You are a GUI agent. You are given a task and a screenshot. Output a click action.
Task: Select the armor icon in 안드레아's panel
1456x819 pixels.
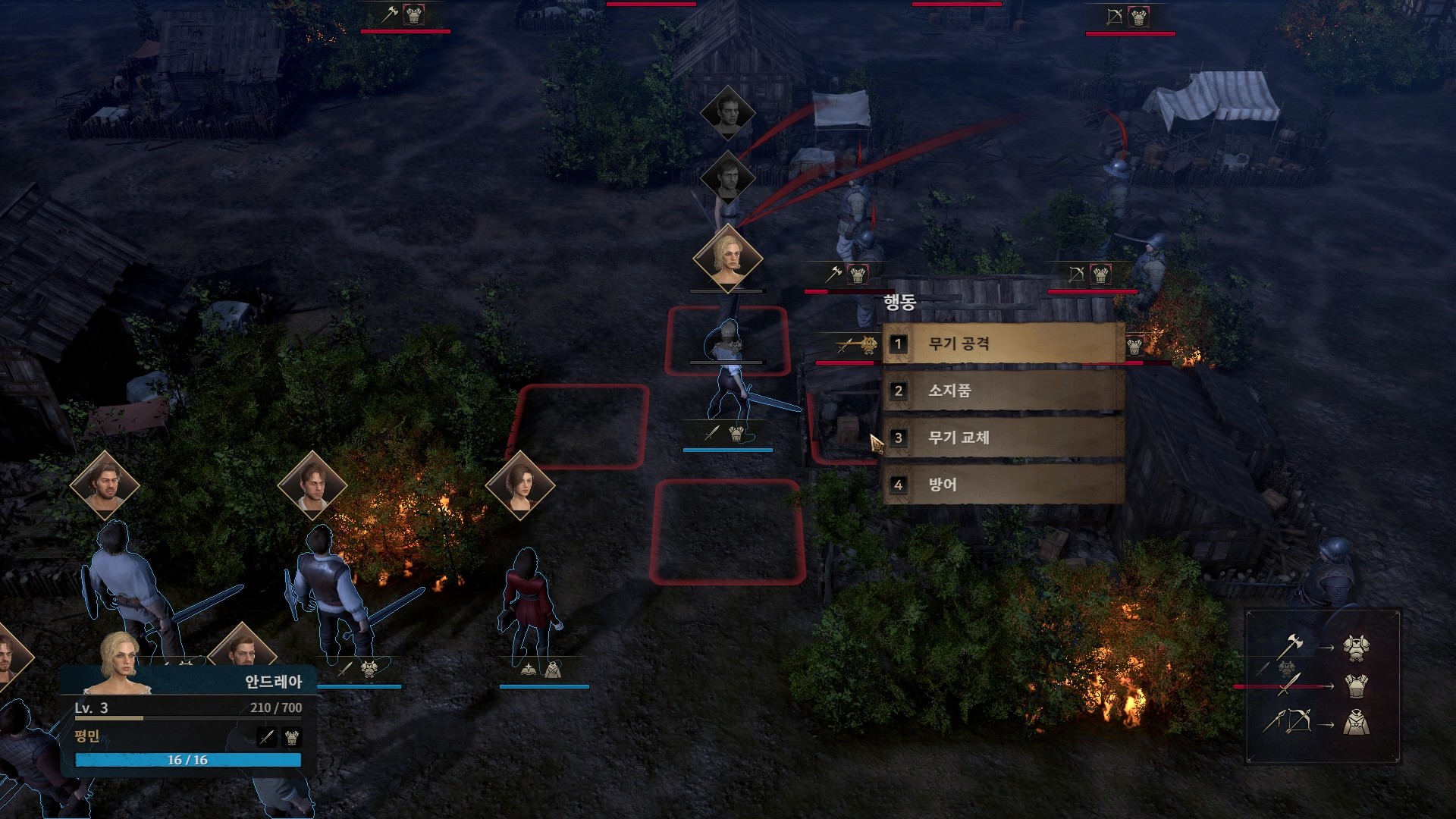(292, 736)
